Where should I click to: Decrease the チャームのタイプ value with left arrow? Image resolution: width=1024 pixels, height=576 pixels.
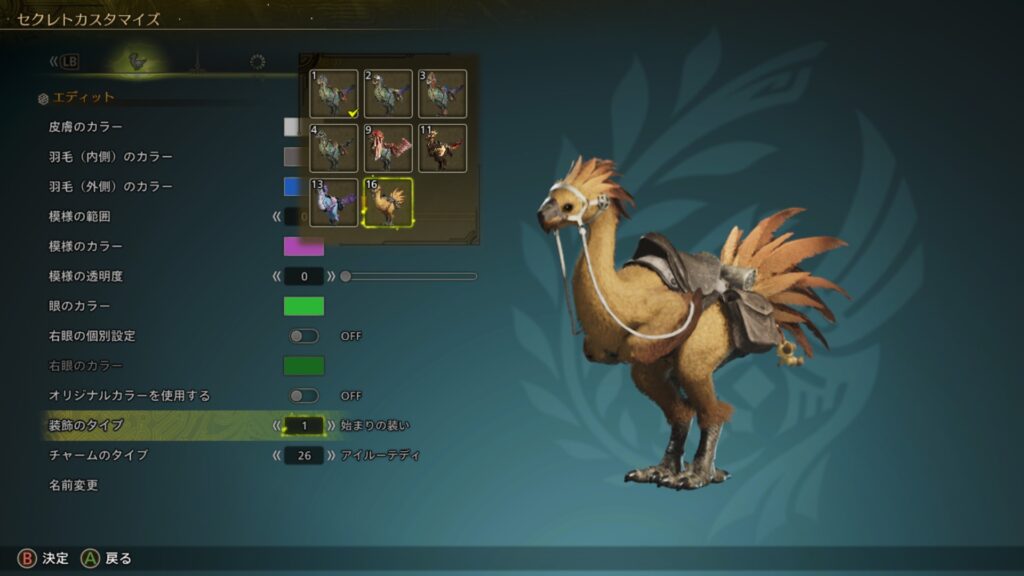pyautogui.click(x=277, y=456)
